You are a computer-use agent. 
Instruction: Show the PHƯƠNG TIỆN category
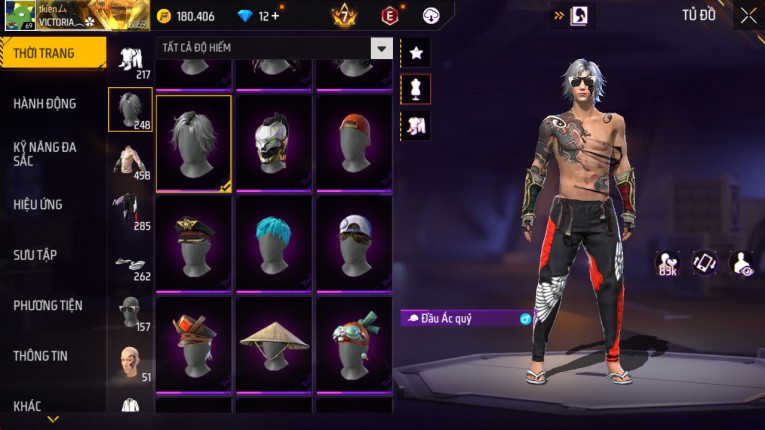pos(48,305)
